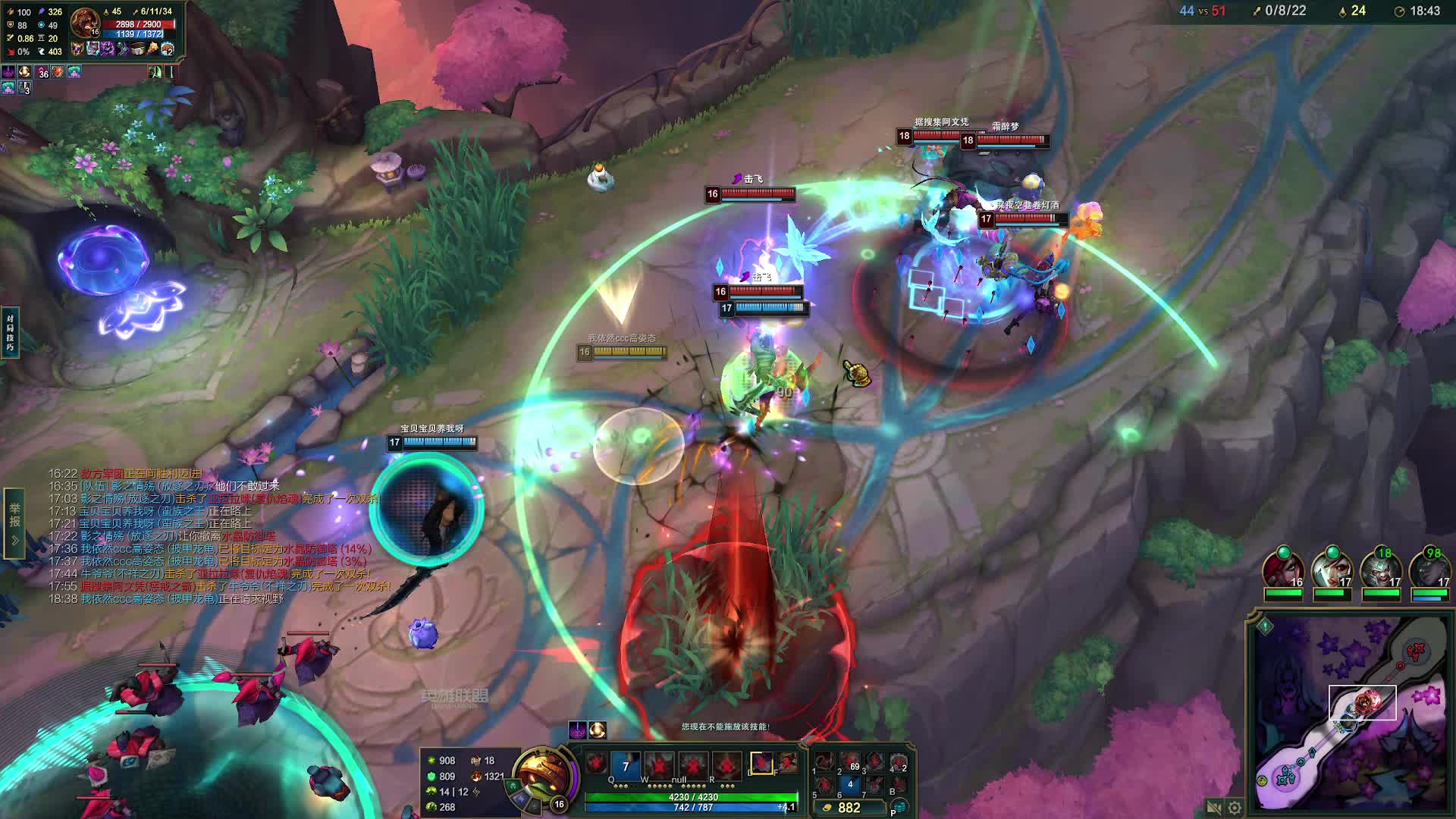Activate the Q ability on cooldown 7

[626, 765]
